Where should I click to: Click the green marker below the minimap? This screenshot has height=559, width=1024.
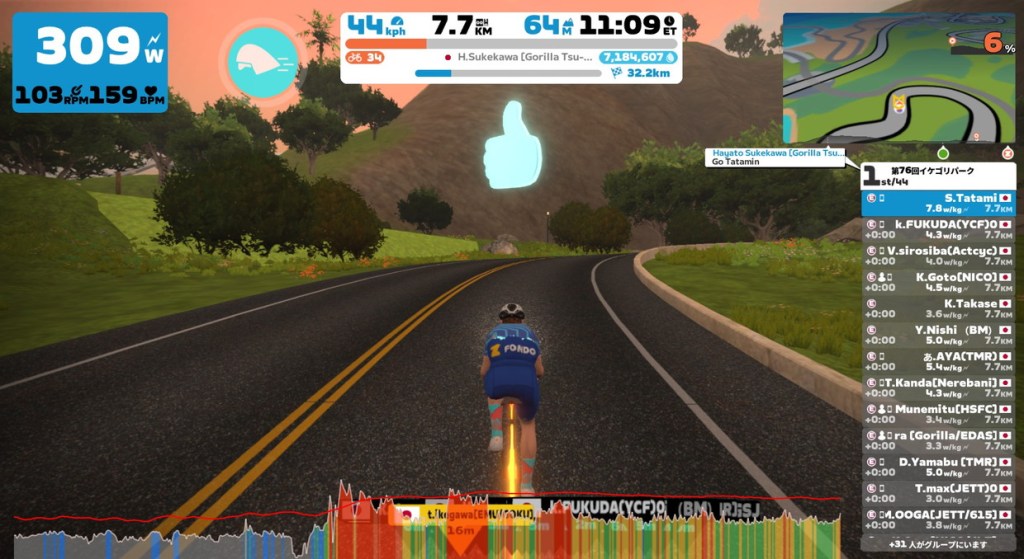pyautogui.click(x=942, y=154)
